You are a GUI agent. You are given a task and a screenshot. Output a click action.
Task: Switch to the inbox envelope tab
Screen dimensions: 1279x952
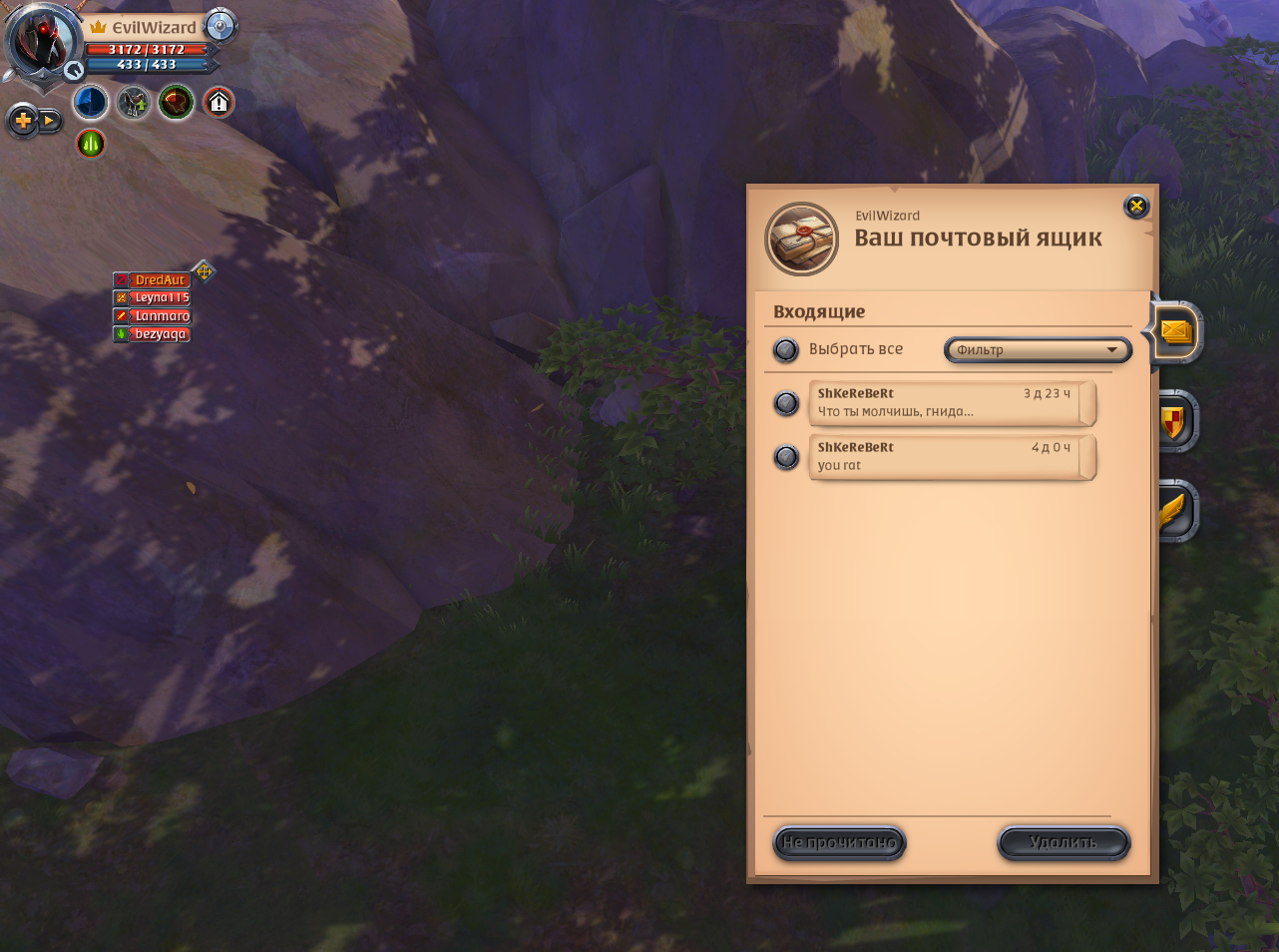[1176, 332]
